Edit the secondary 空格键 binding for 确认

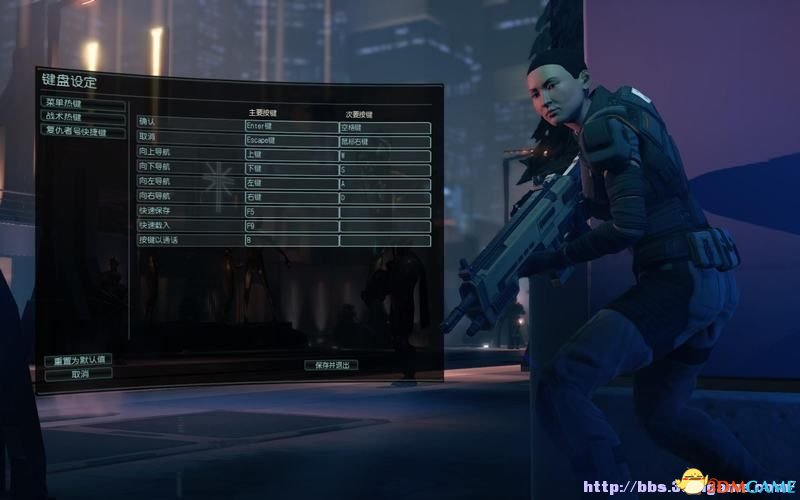385,127
